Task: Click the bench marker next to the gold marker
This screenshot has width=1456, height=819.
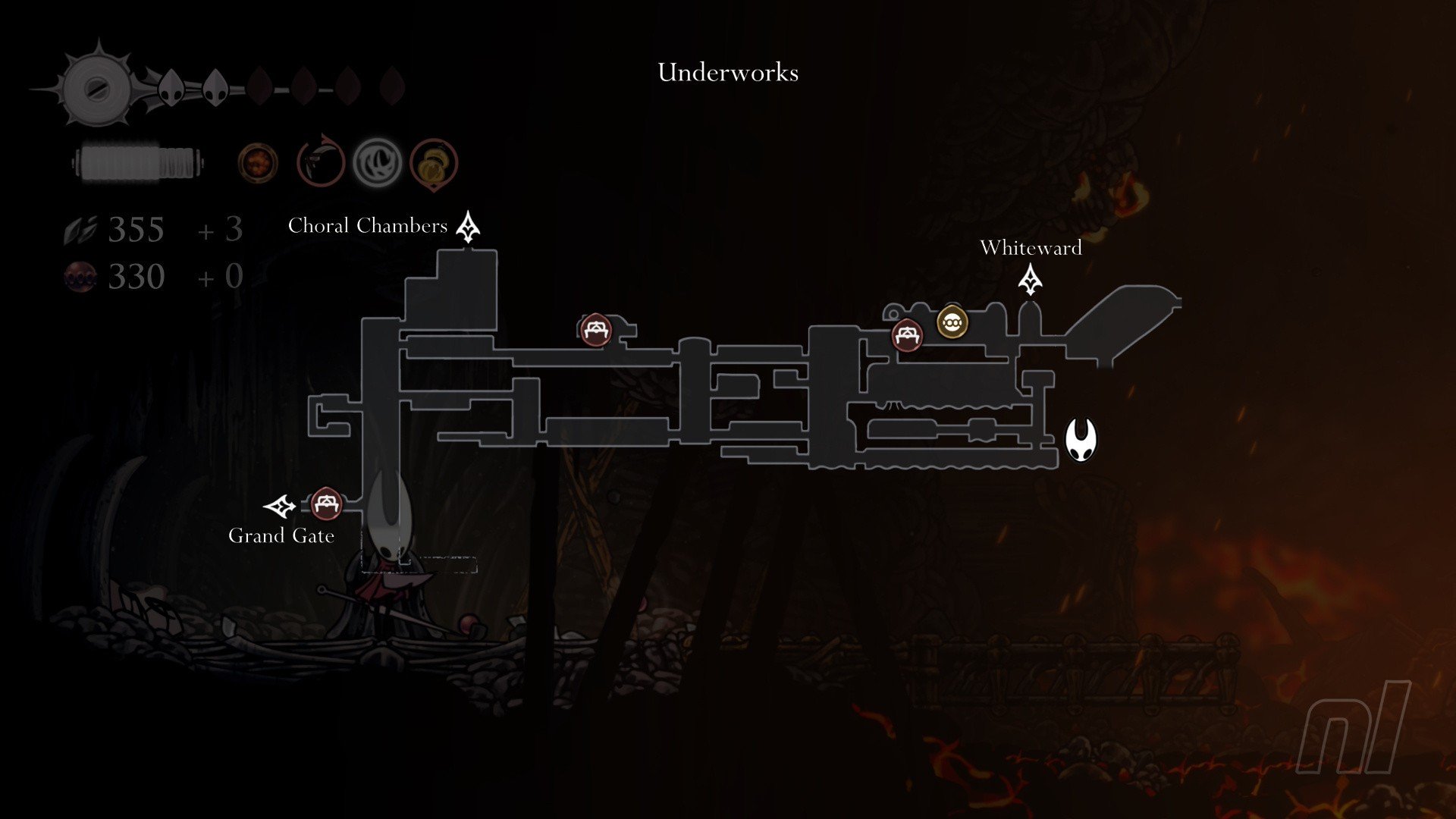Action: point(907,335)
